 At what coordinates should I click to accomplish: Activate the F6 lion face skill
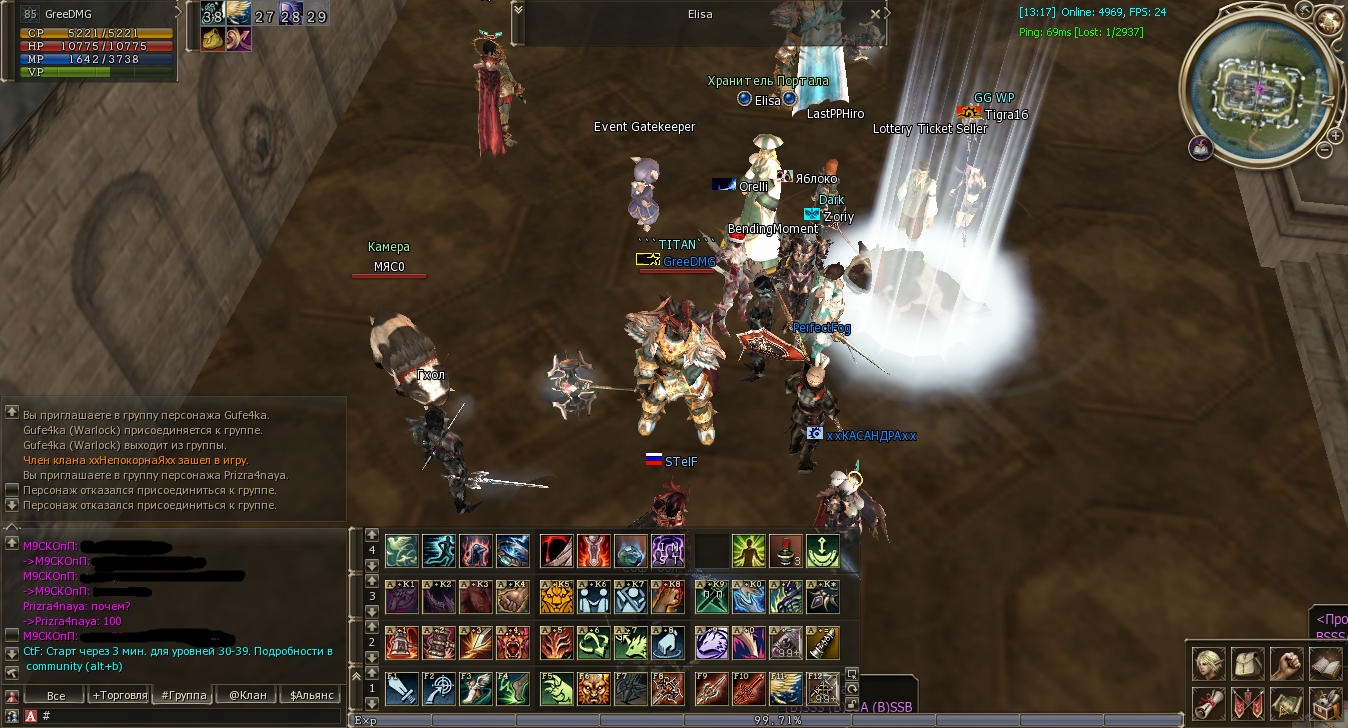pos(594,688)
